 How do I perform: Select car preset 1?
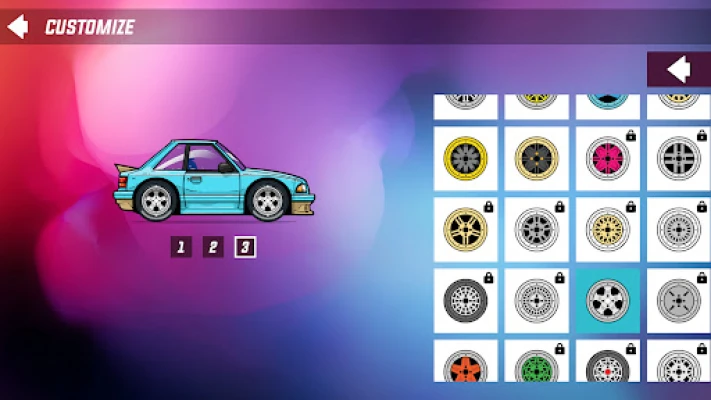click(x=180, y=247)
